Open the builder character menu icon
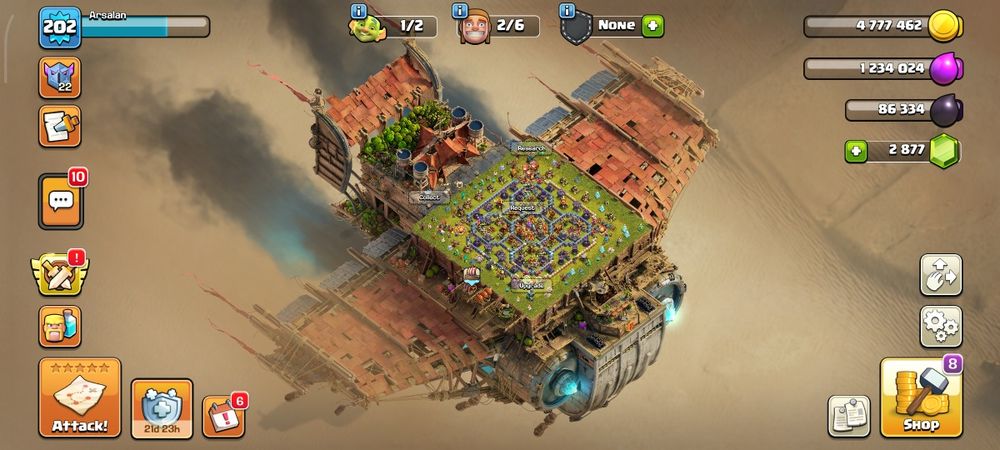 [60, 326]
